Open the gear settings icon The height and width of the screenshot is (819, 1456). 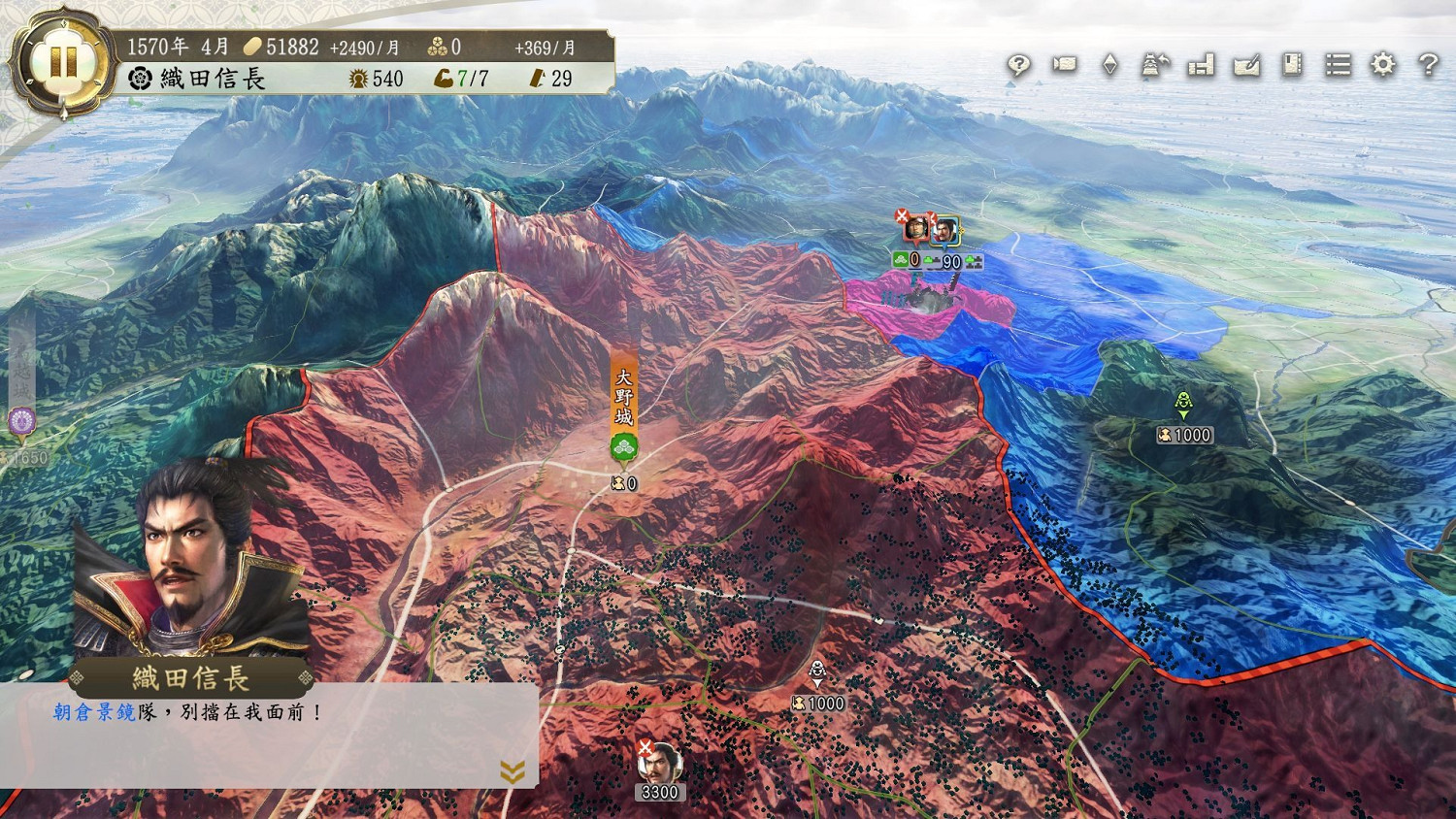click(1383, 65)
